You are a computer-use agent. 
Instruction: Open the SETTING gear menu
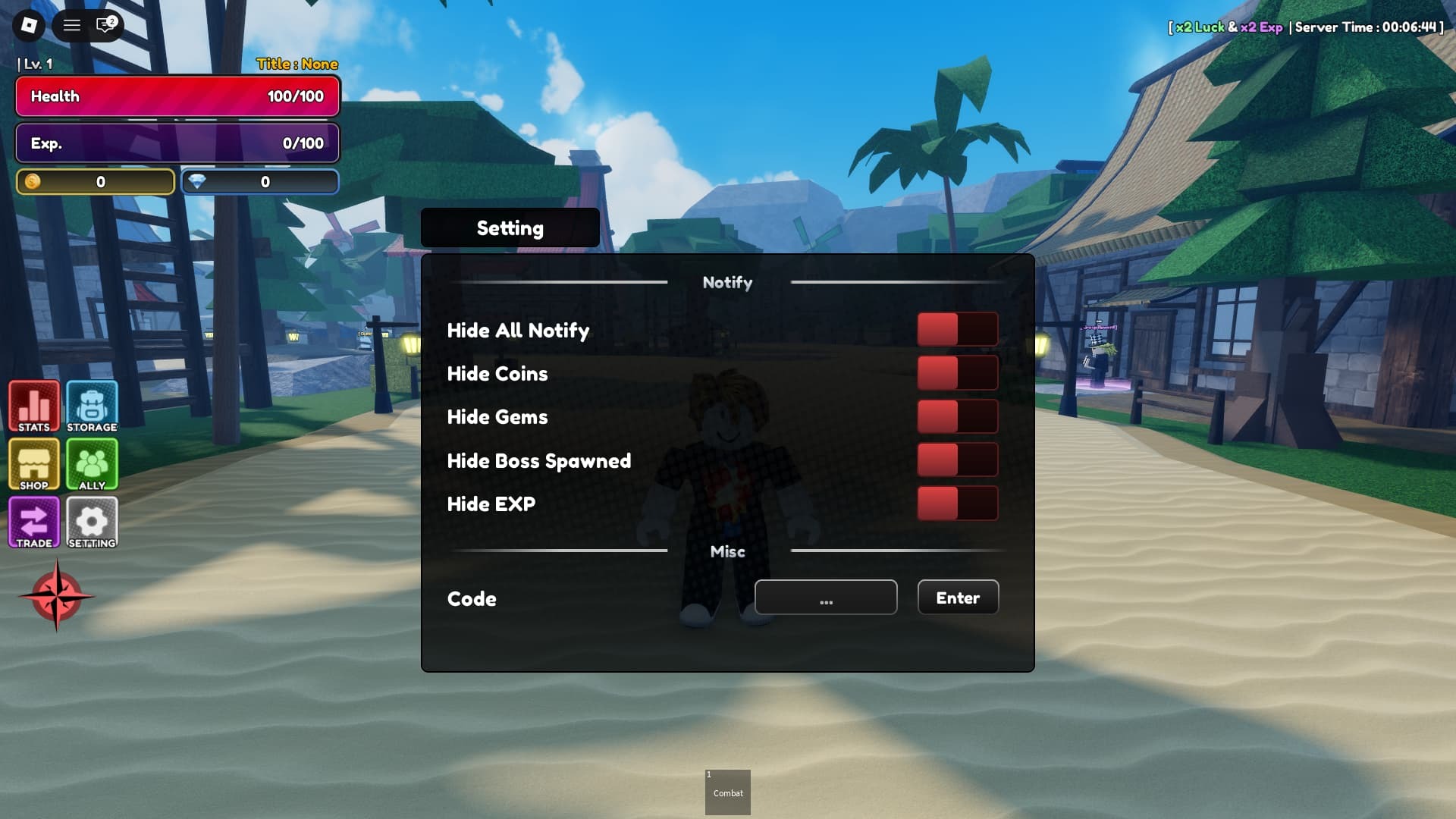click(92, 522)
